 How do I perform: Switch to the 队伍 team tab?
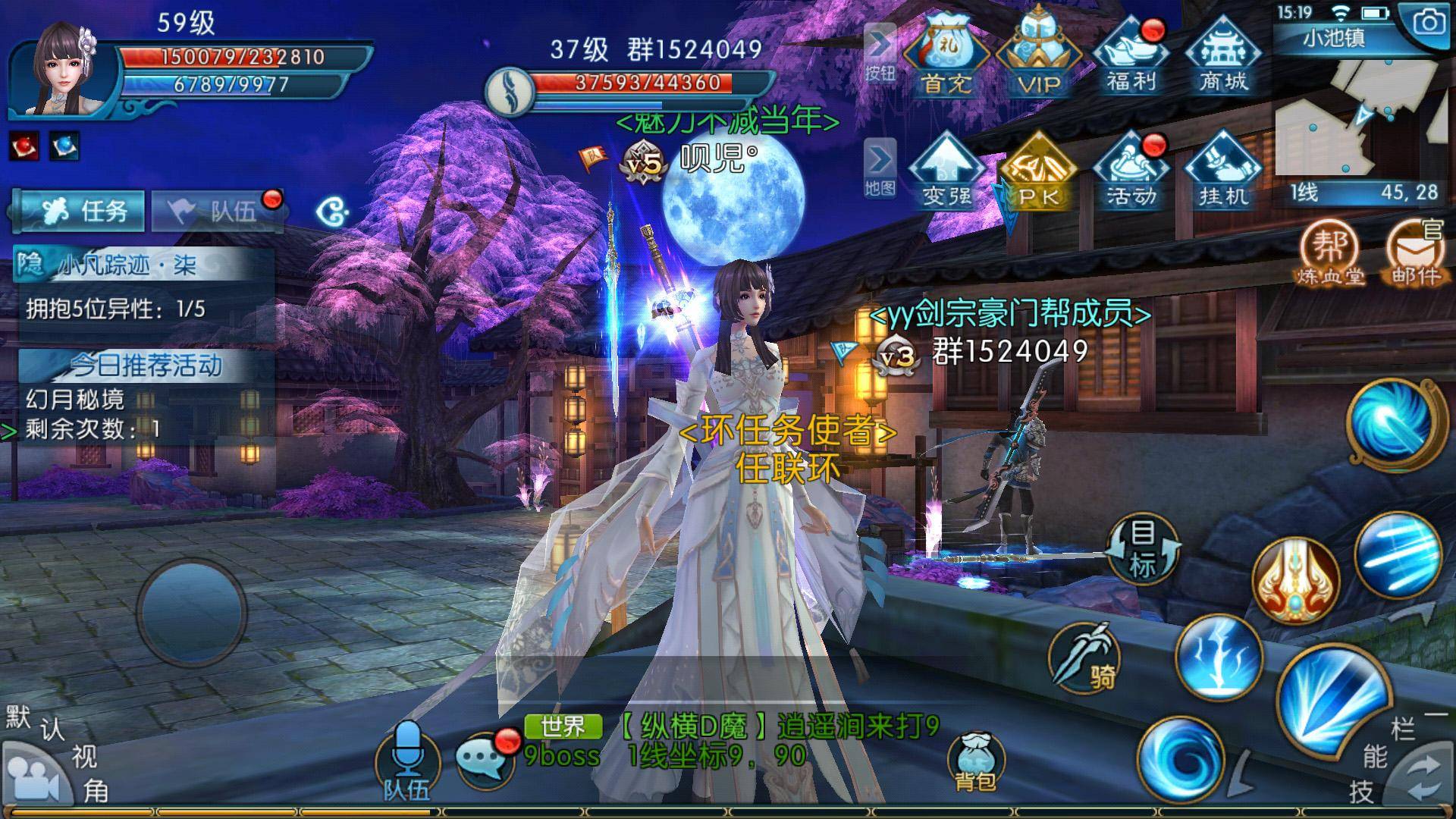pyautogui.click(x=218, y=211)
